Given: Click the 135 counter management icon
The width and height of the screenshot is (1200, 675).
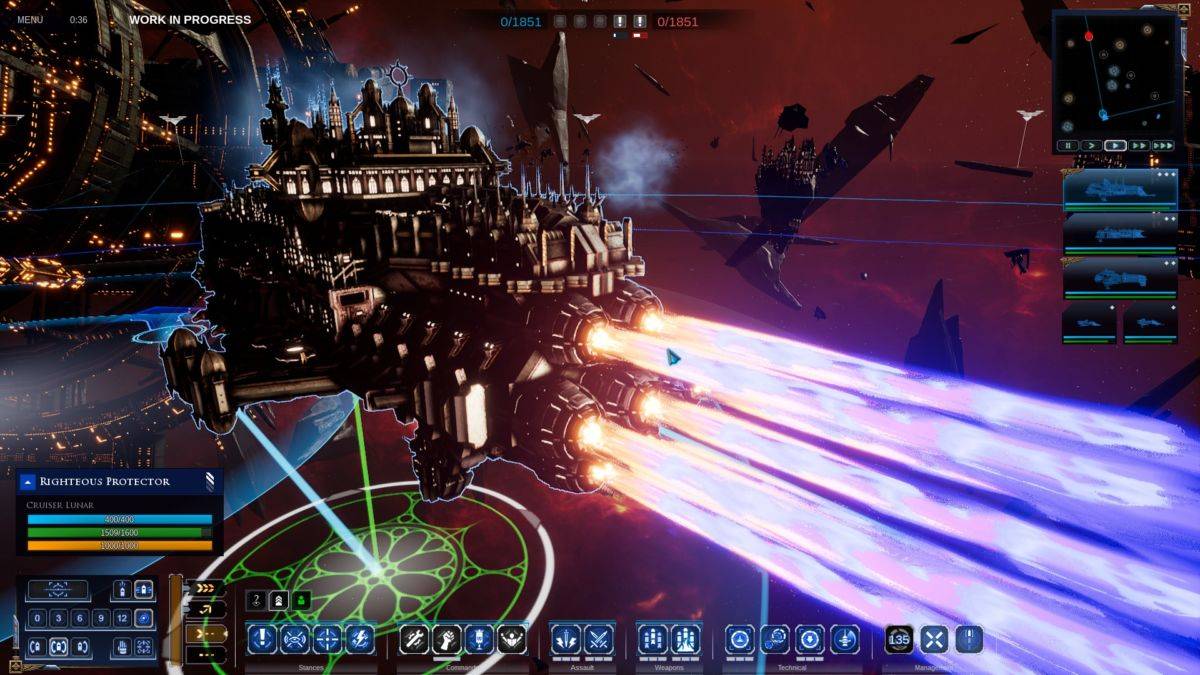Looking at the screenshot, I should [899, 639].
